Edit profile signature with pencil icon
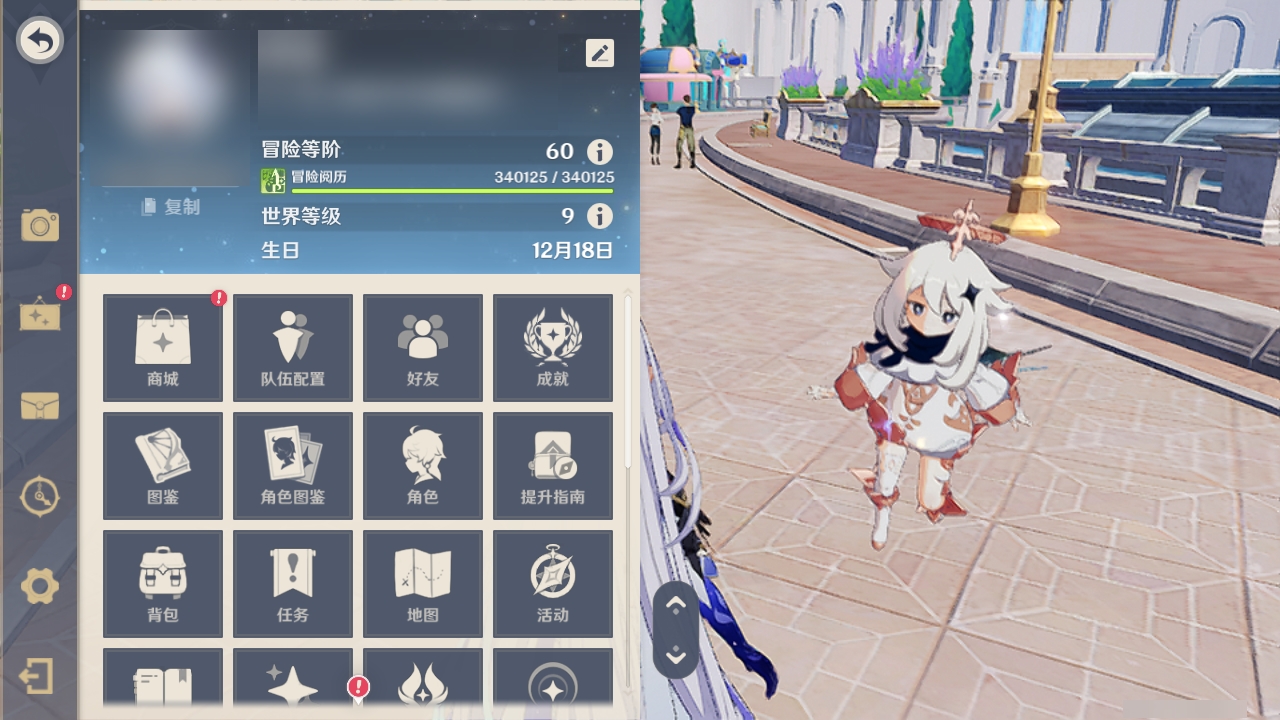This screenshot has height=720, width=1280. pyautogui.click(x=599, y=53)
